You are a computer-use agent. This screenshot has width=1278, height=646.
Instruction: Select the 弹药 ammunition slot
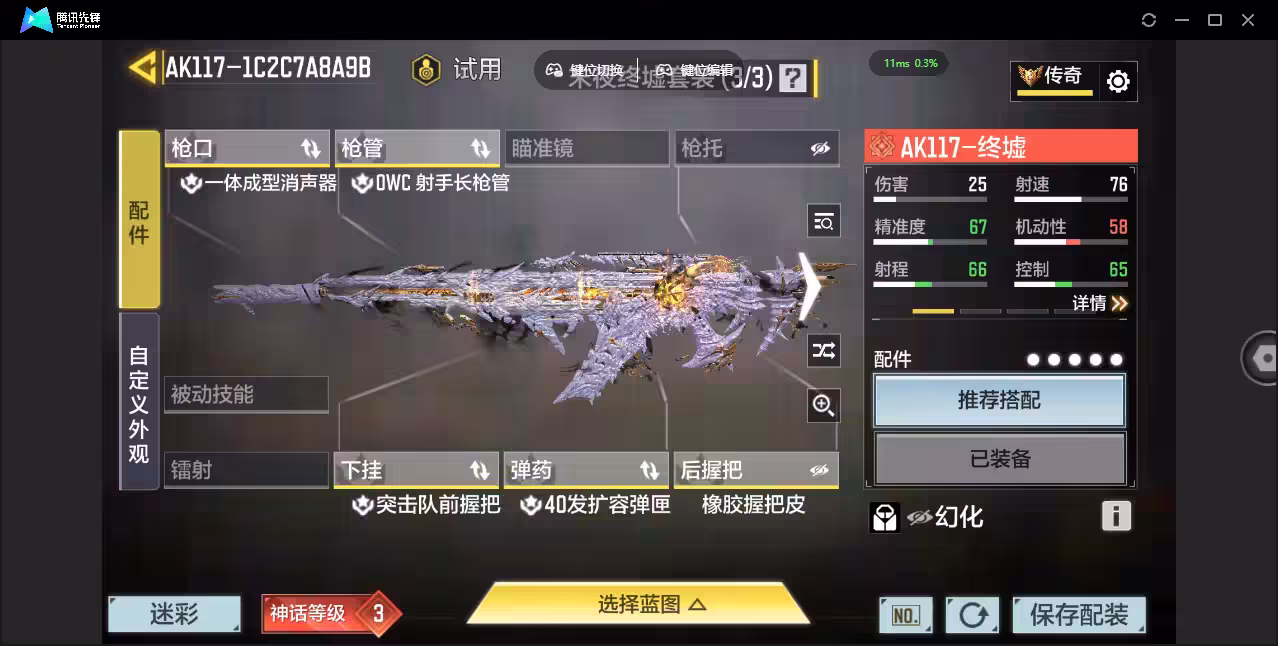586,470
